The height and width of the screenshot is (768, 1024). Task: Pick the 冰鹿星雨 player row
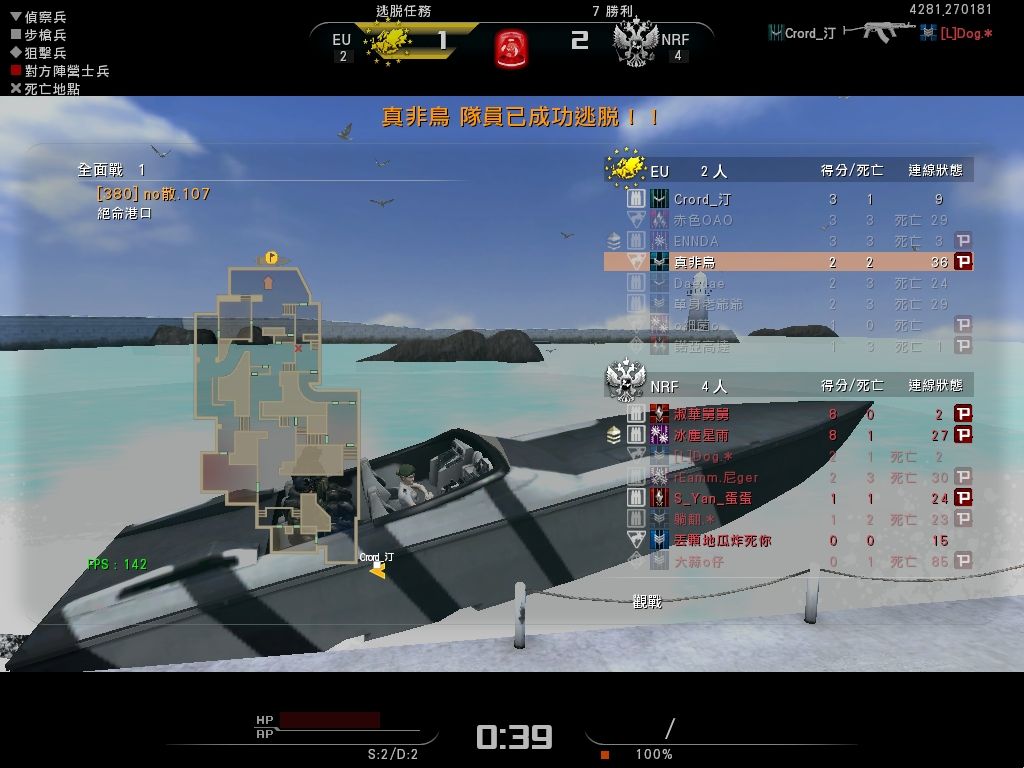(x=790, y=435)
